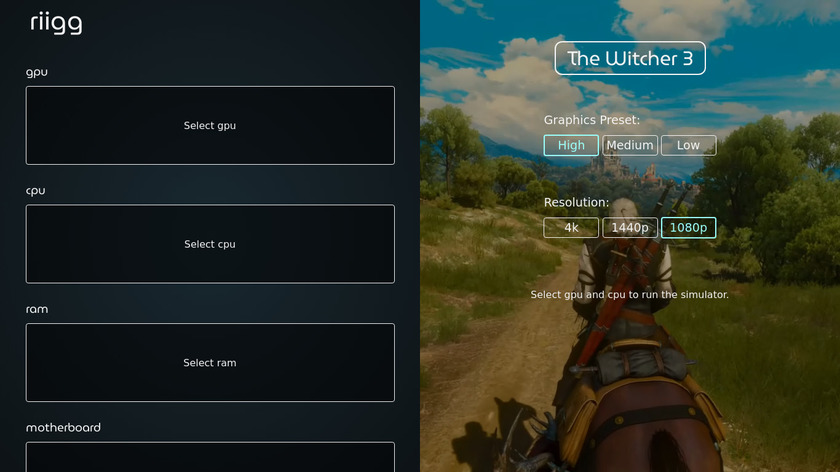Open the Select gpu picker
Image resolution: width=840 pixels, height=472 pixels.
click(210, 125)
